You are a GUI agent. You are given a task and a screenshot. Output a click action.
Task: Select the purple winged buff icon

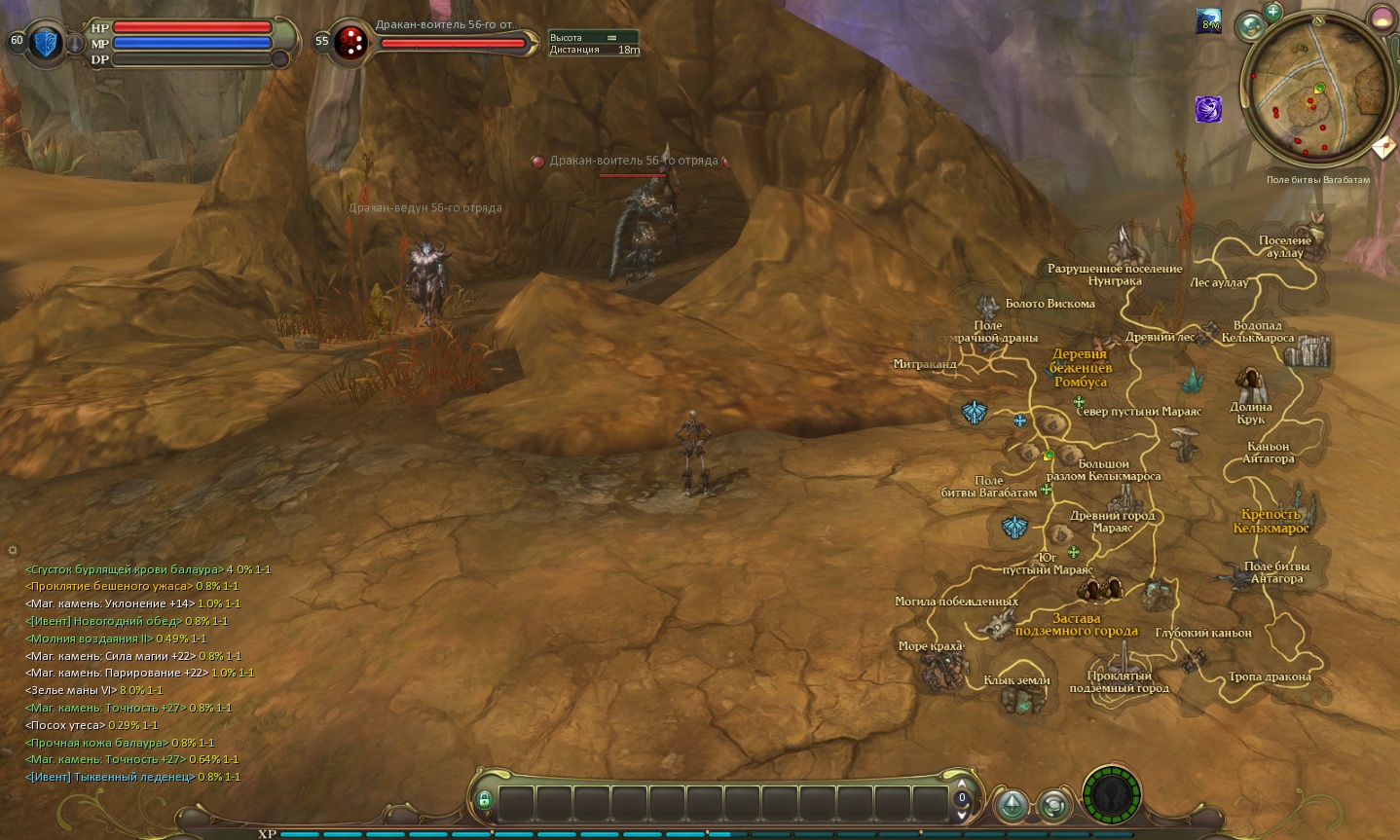coord(1208,109)
